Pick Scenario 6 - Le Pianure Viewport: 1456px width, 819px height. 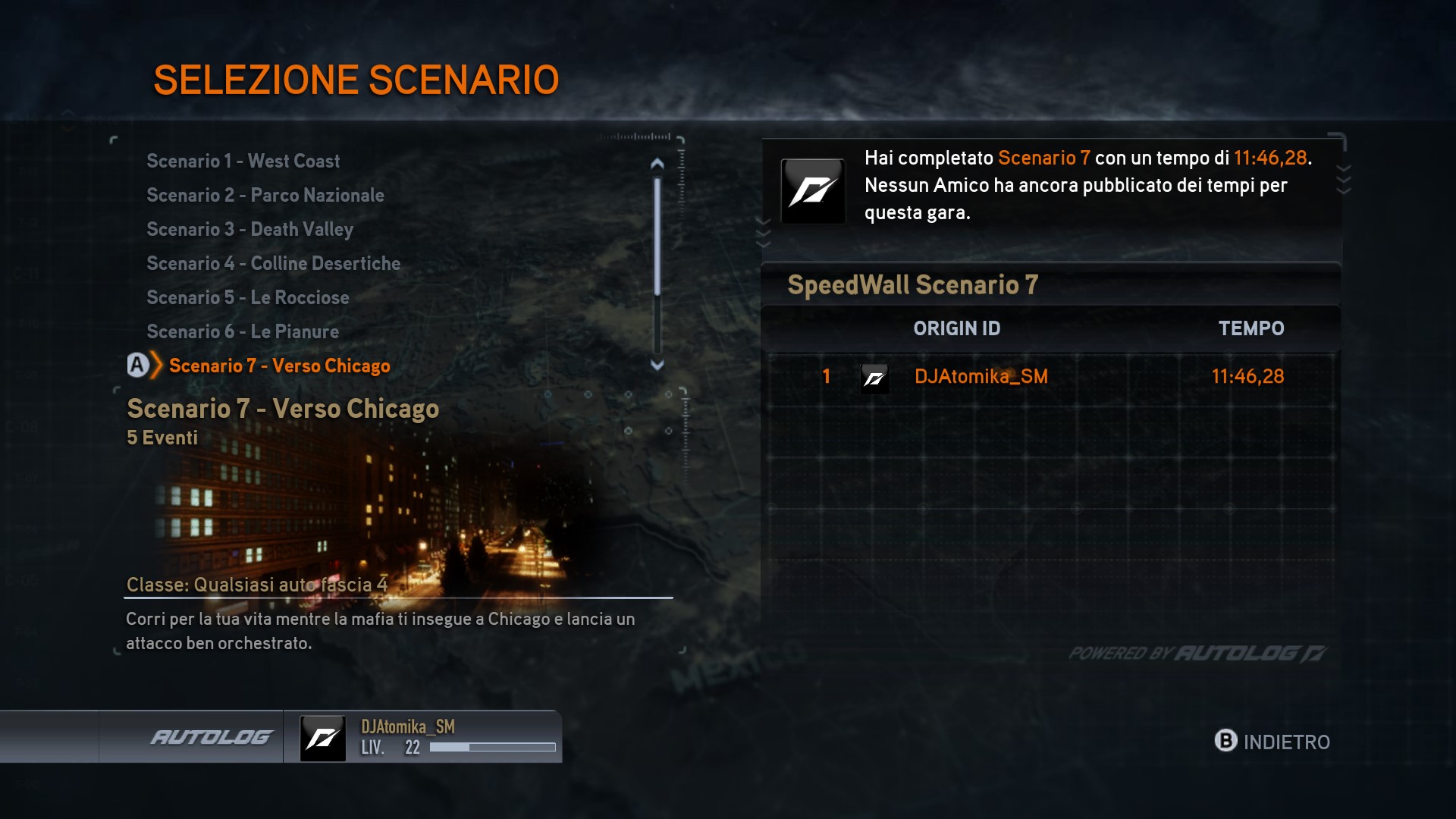(x=242, y=331)
